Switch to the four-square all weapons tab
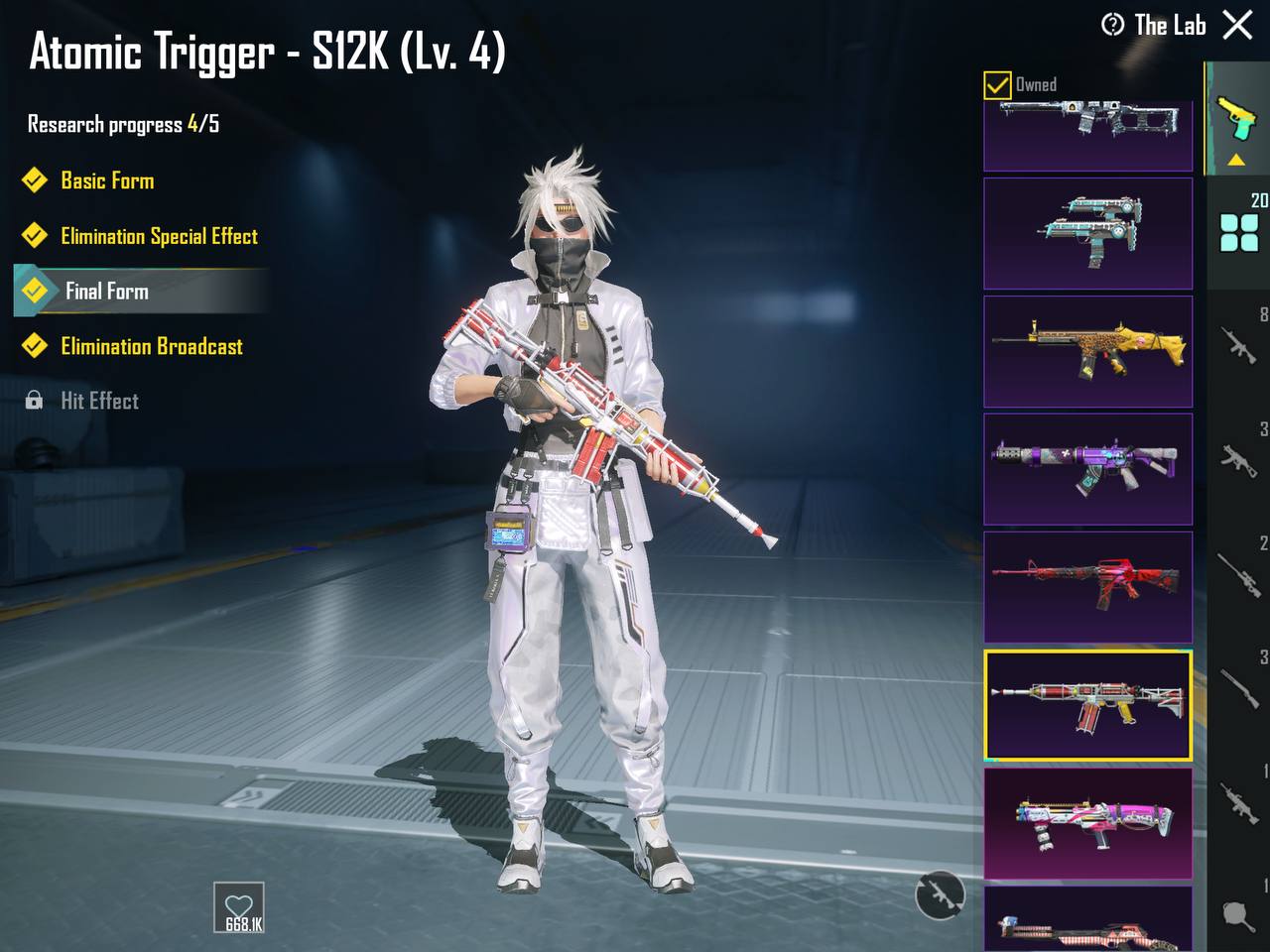This screenshot has width=1270, height=952. coord(1239,232)
